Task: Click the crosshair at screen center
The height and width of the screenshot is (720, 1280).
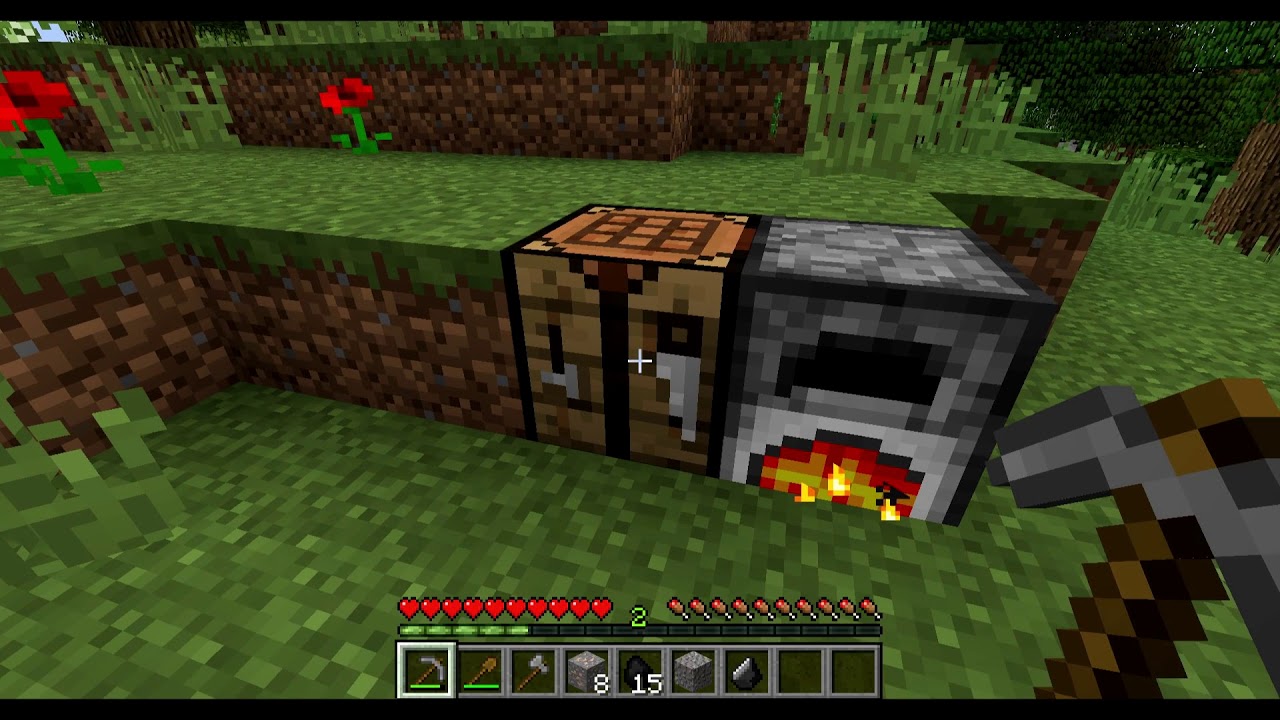Action: pos(640,360)
